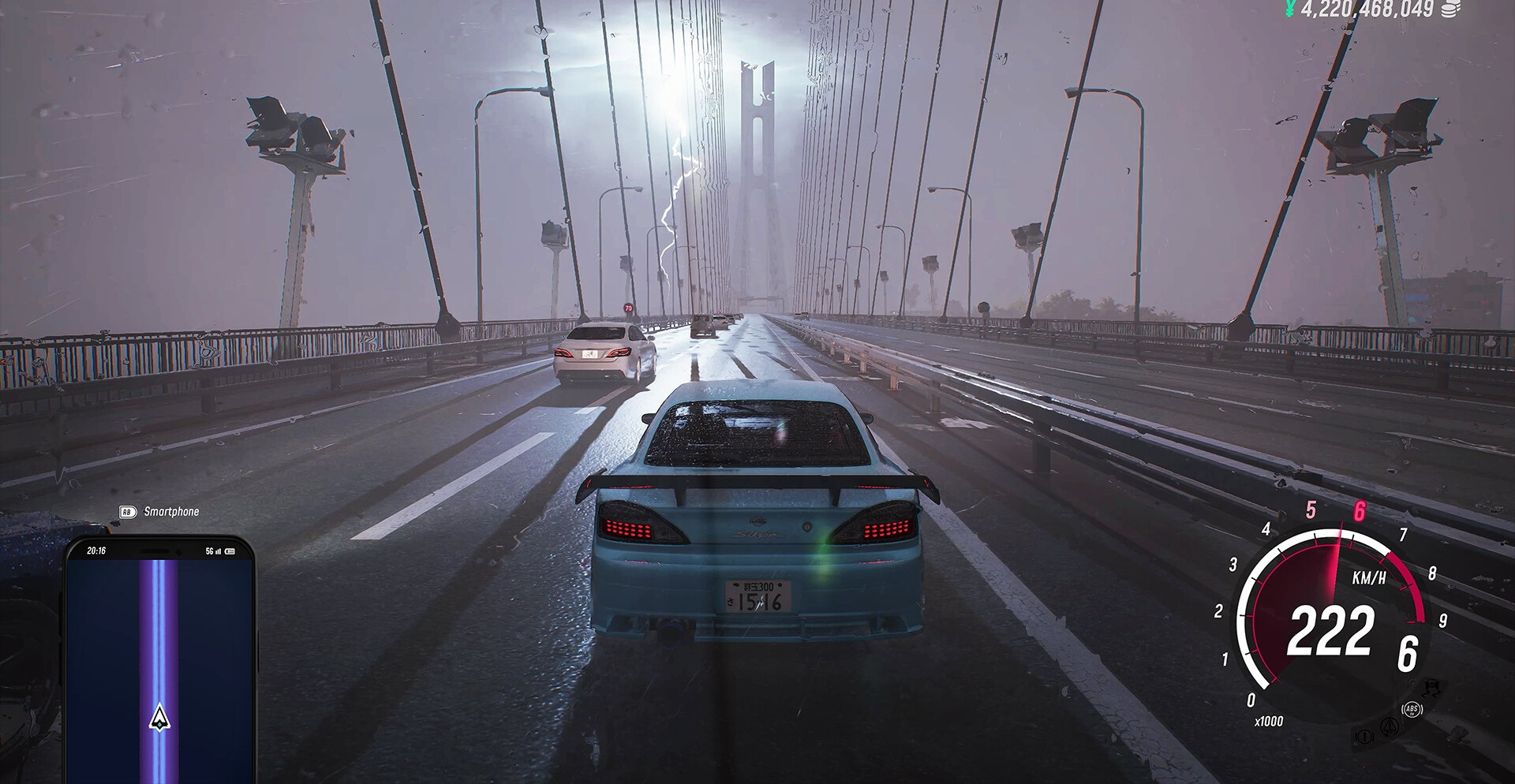This screenshot has height=784, width=1515.
Task: Select the player arrow marker on the phone map
Action: [159, 717]
